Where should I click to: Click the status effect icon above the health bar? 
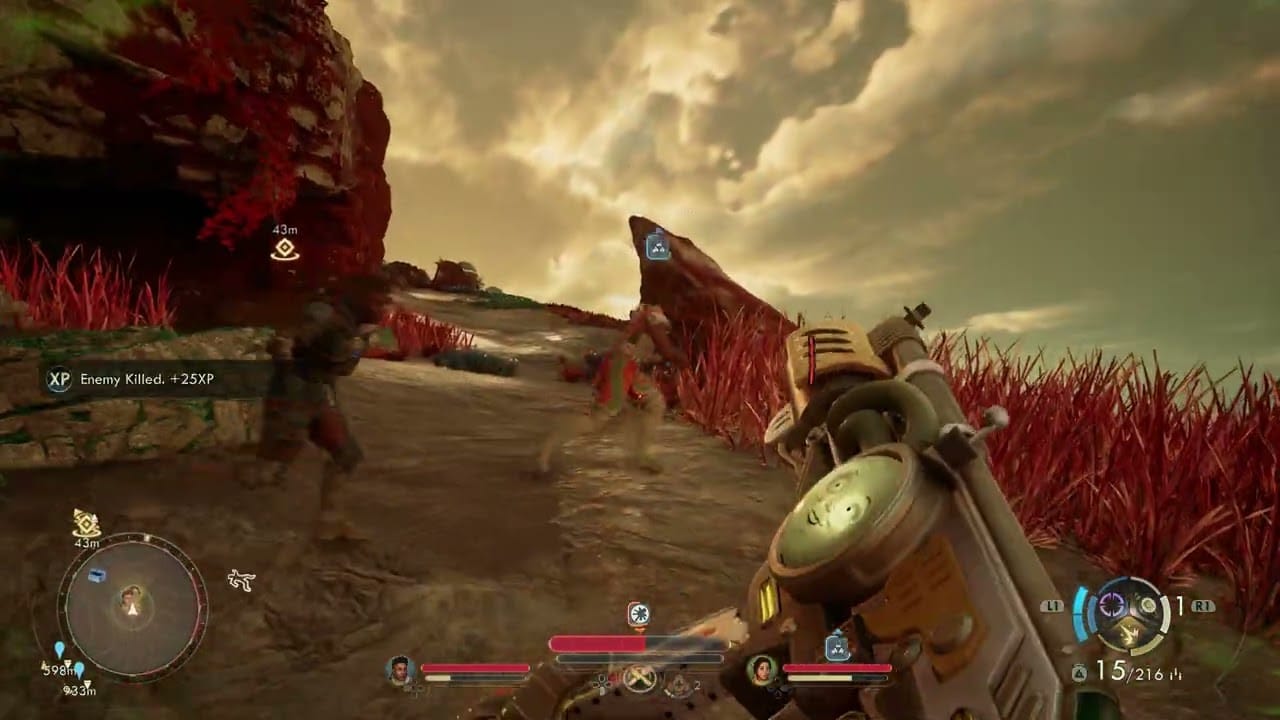point(638,613)
